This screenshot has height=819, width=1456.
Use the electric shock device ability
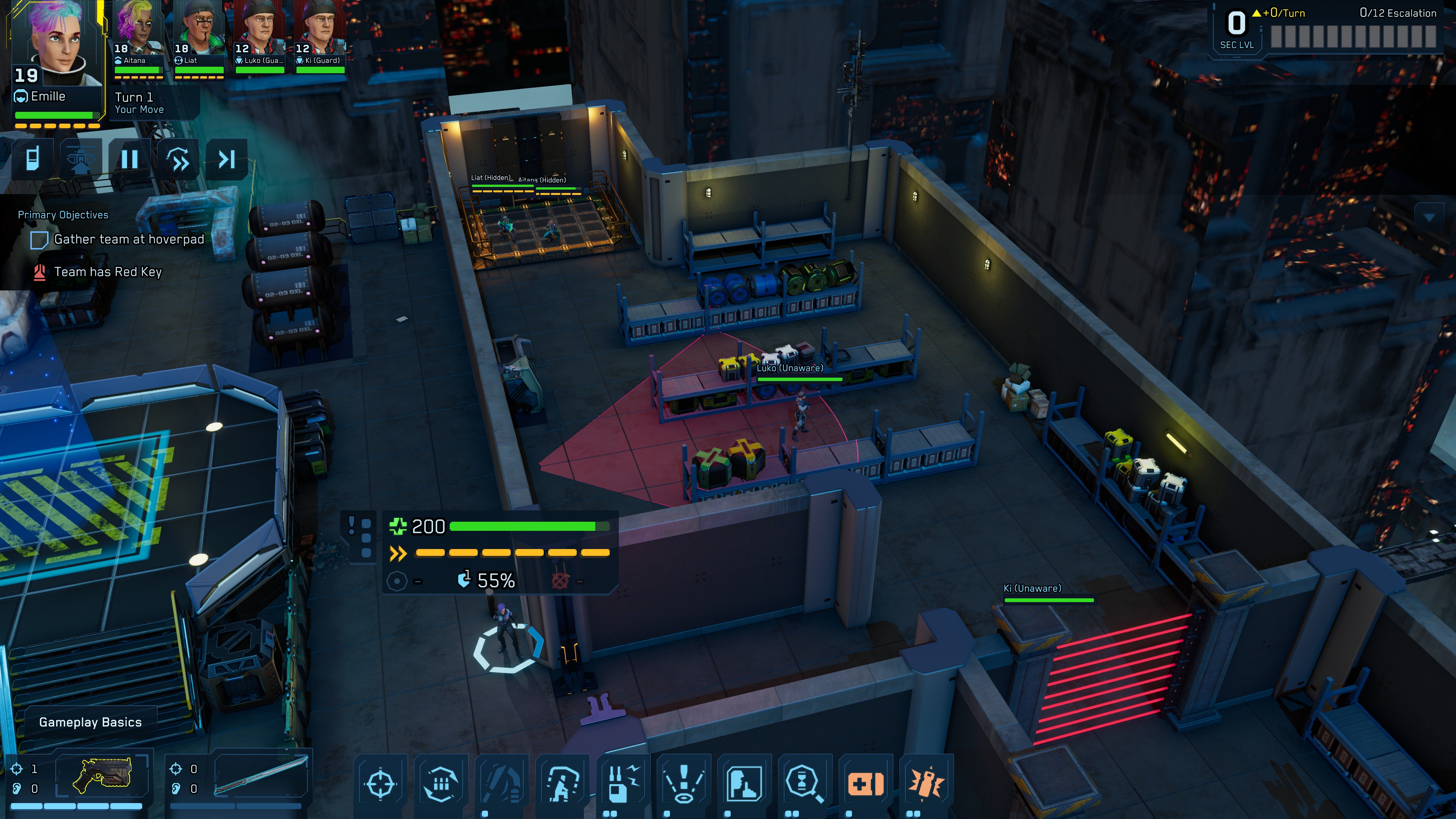coord(623,783)
